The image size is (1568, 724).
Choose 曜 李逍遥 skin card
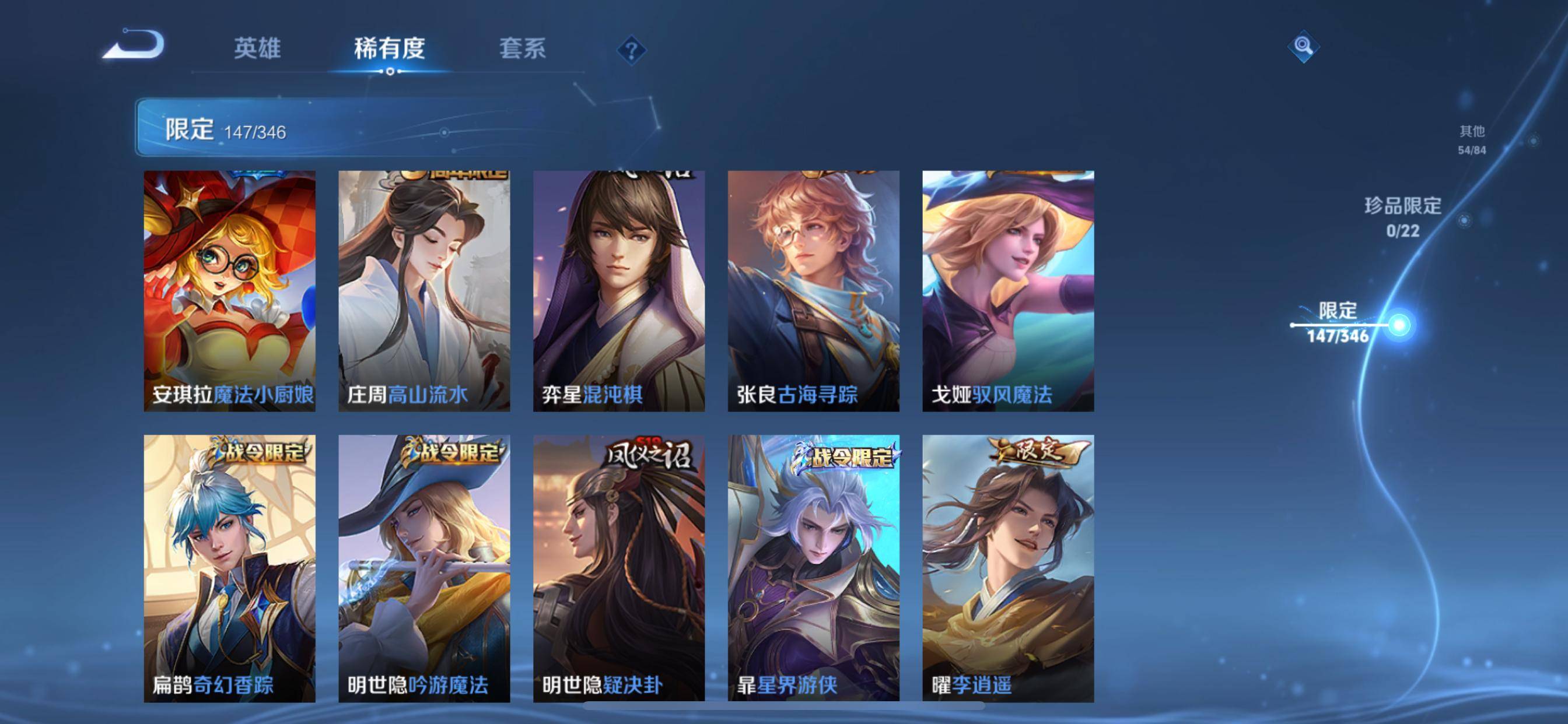[1008, 568]
